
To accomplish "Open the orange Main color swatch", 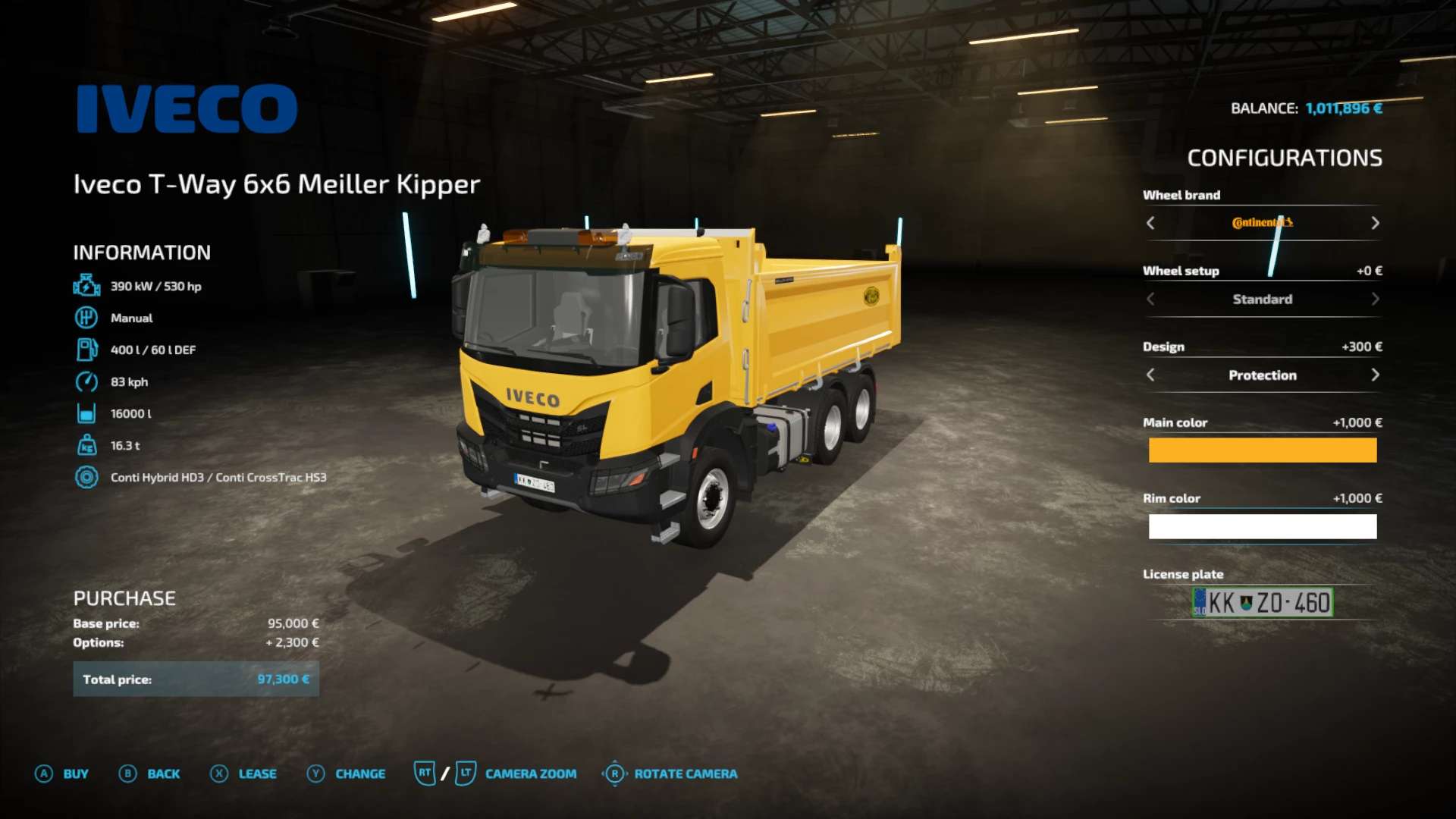I will tap(1262, 450).
